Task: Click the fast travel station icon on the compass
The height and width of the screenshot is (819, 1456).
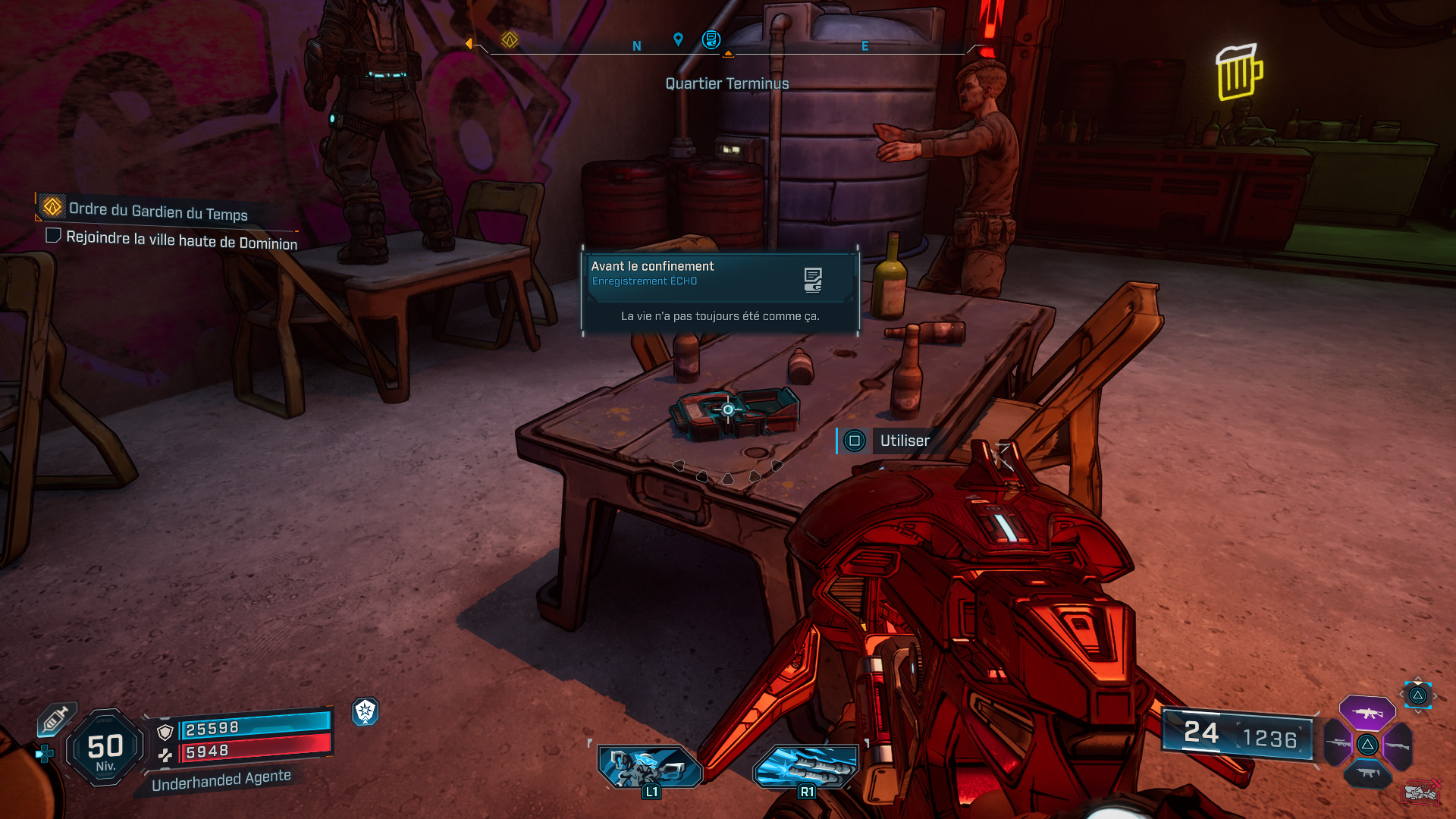Action: pyautogui.click(x=711, y=39)
